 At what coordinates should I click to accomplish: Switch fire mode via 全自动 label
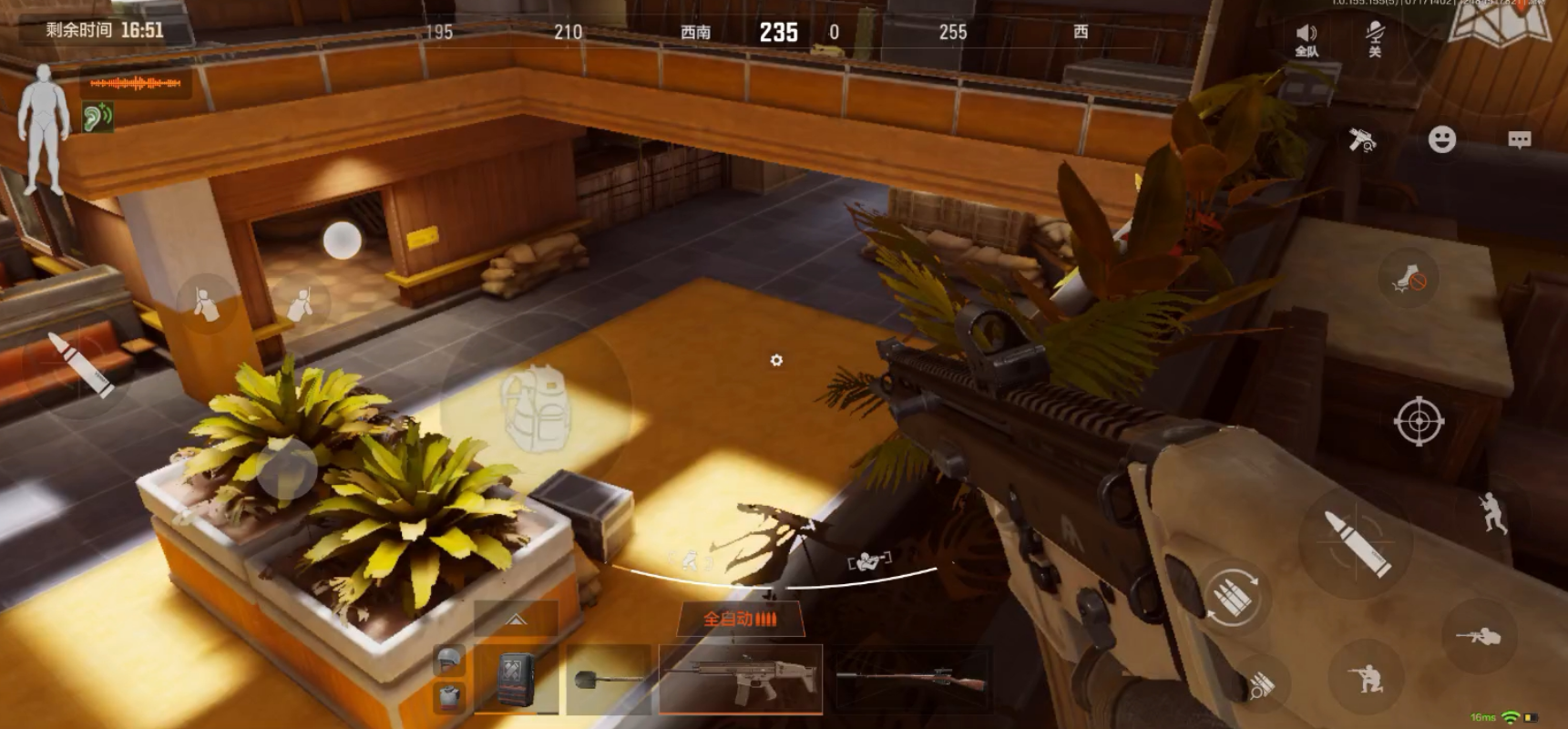click(x=740, y=620)
